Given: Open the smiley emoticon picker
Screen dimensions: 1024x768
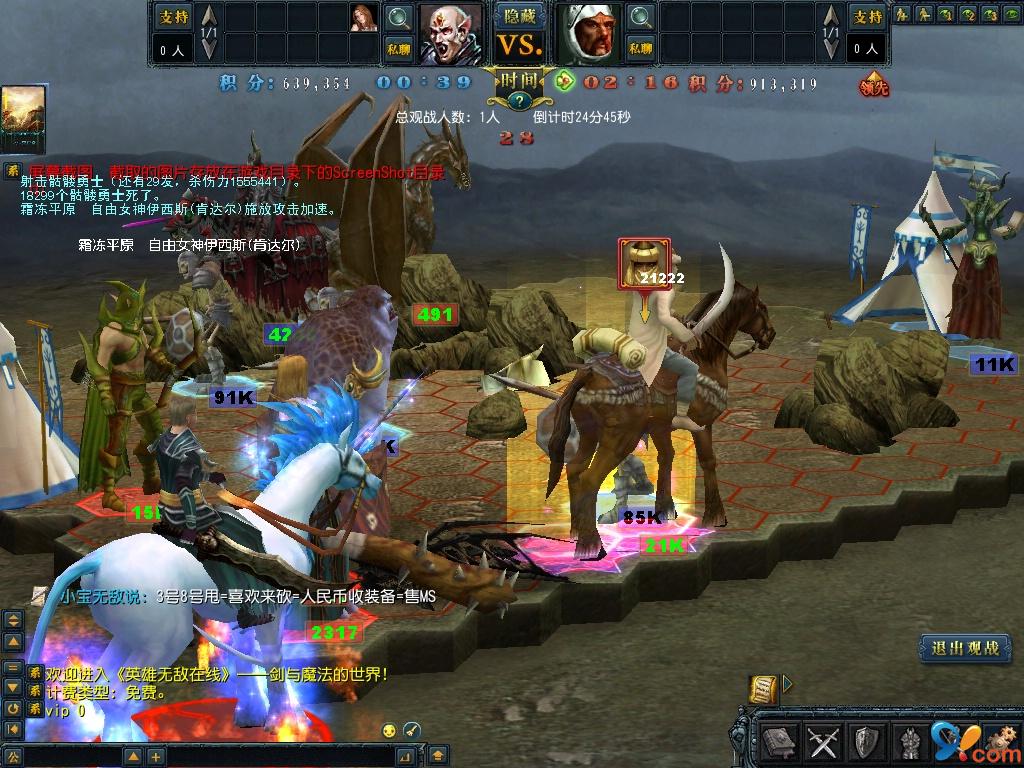Looking at the screenshot, I should pos(389,730).
